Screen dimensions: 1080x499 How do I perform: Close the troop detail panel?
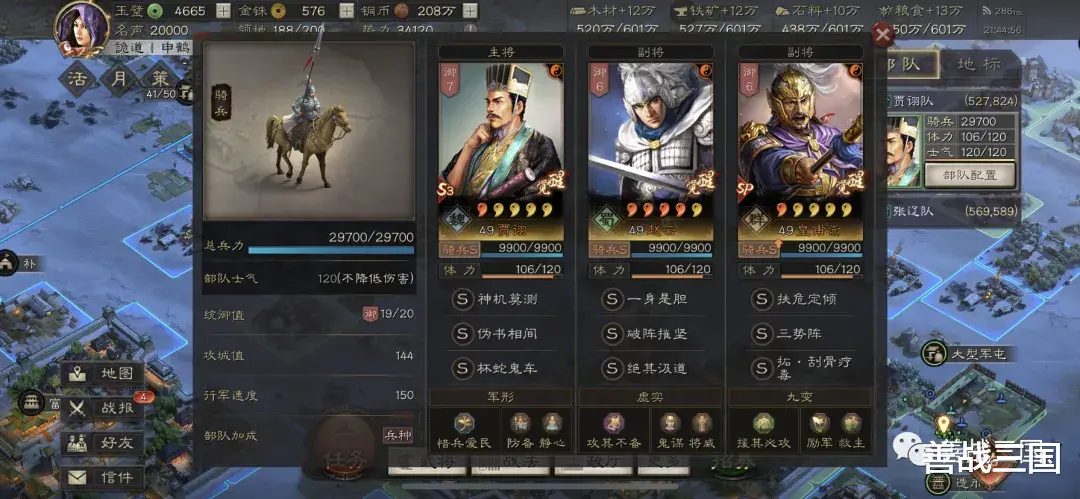882,36
